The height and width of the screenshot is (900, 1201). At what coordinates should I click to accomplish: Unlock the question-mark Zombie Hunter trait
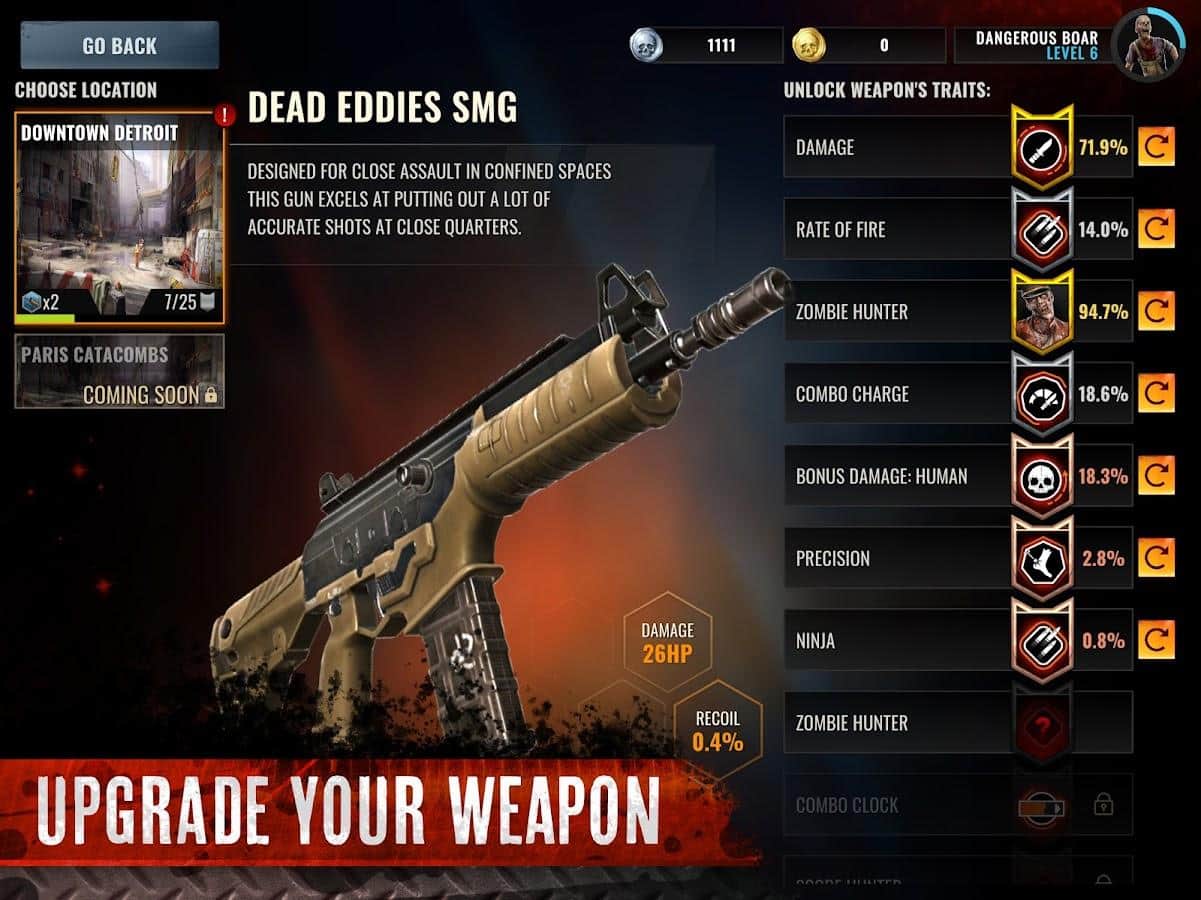coord(1041,723)
